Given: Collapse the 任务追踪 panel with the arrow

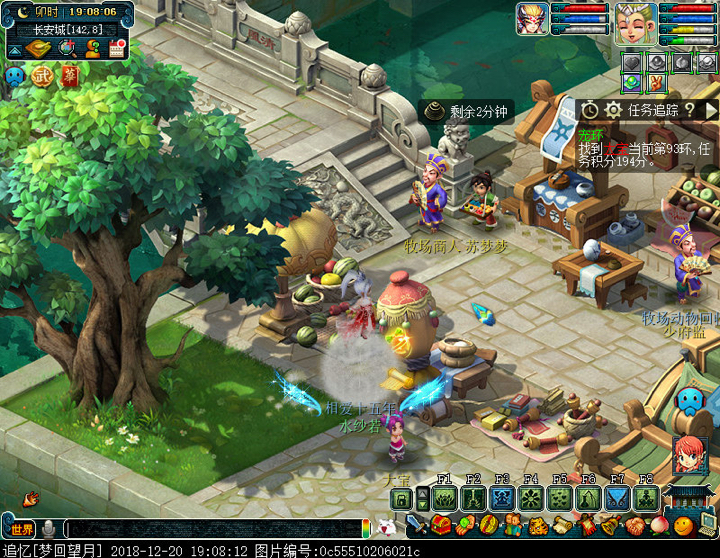Looking at the screenshot, I should 711,110.
